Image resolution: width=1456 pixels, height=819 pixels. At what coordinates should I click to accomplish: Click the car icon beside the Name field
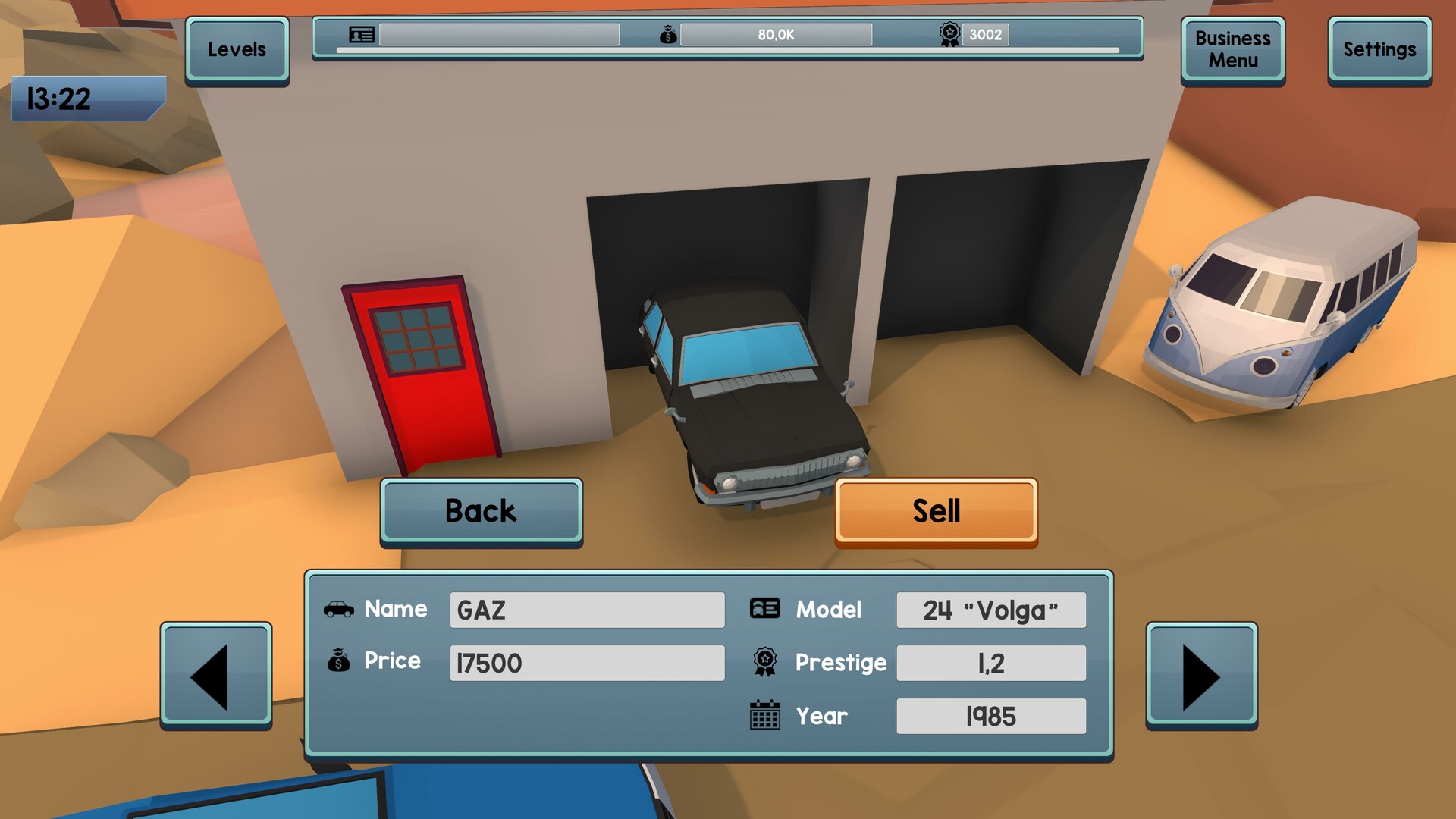(x=340, y=609)
